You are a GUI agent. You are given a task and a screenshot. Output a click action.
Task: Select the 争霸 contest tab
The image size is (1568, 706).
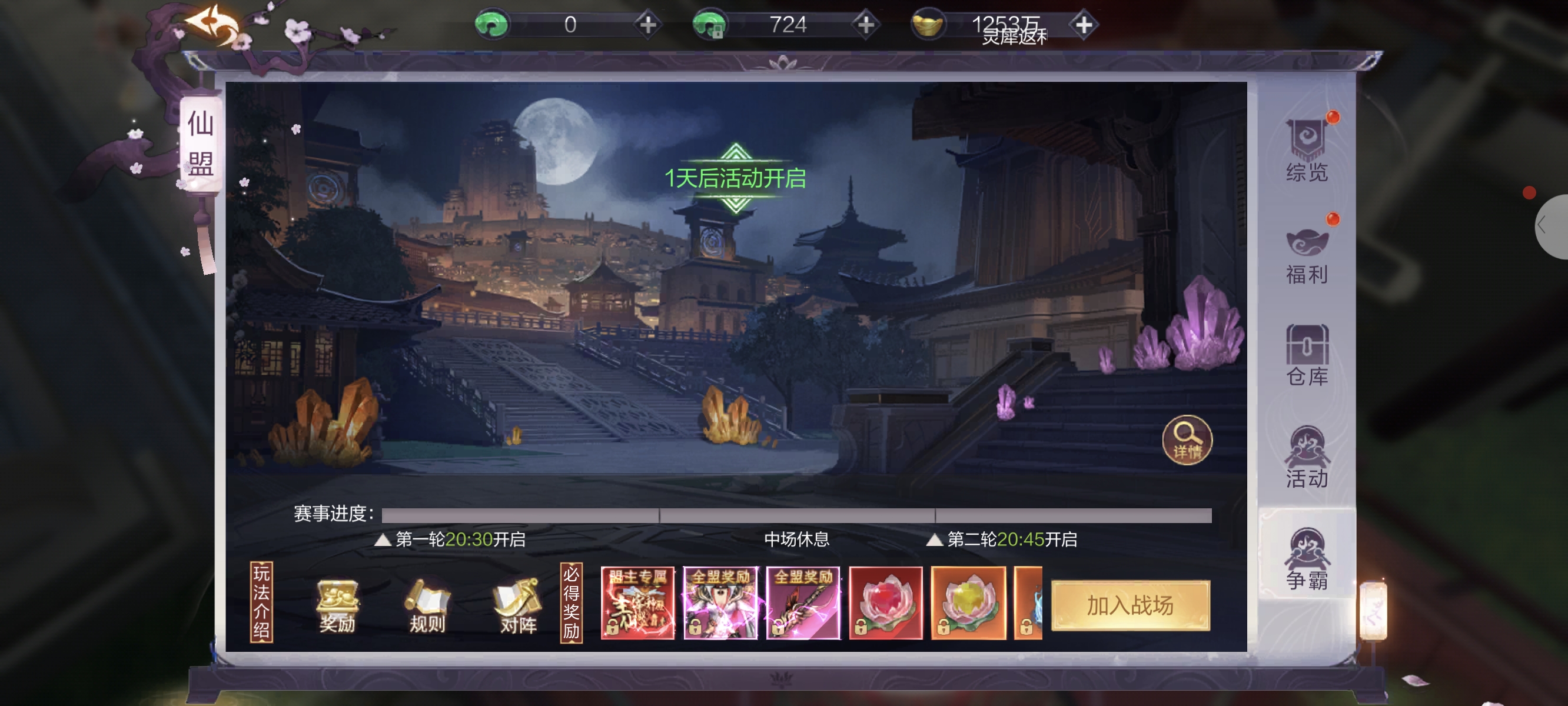click(1306, 559)
